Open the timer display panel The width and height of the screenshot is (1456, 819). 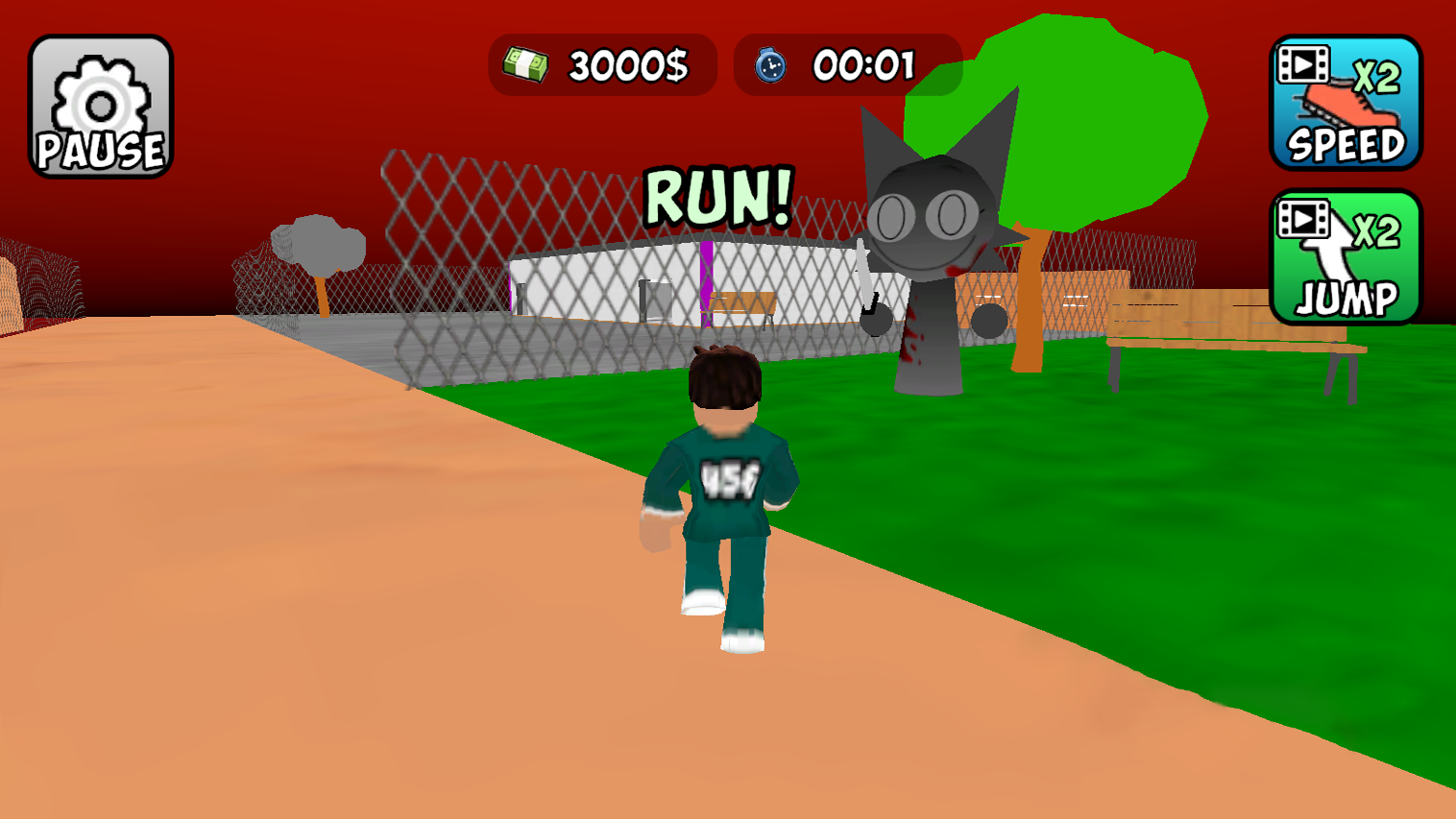[843, 65]
